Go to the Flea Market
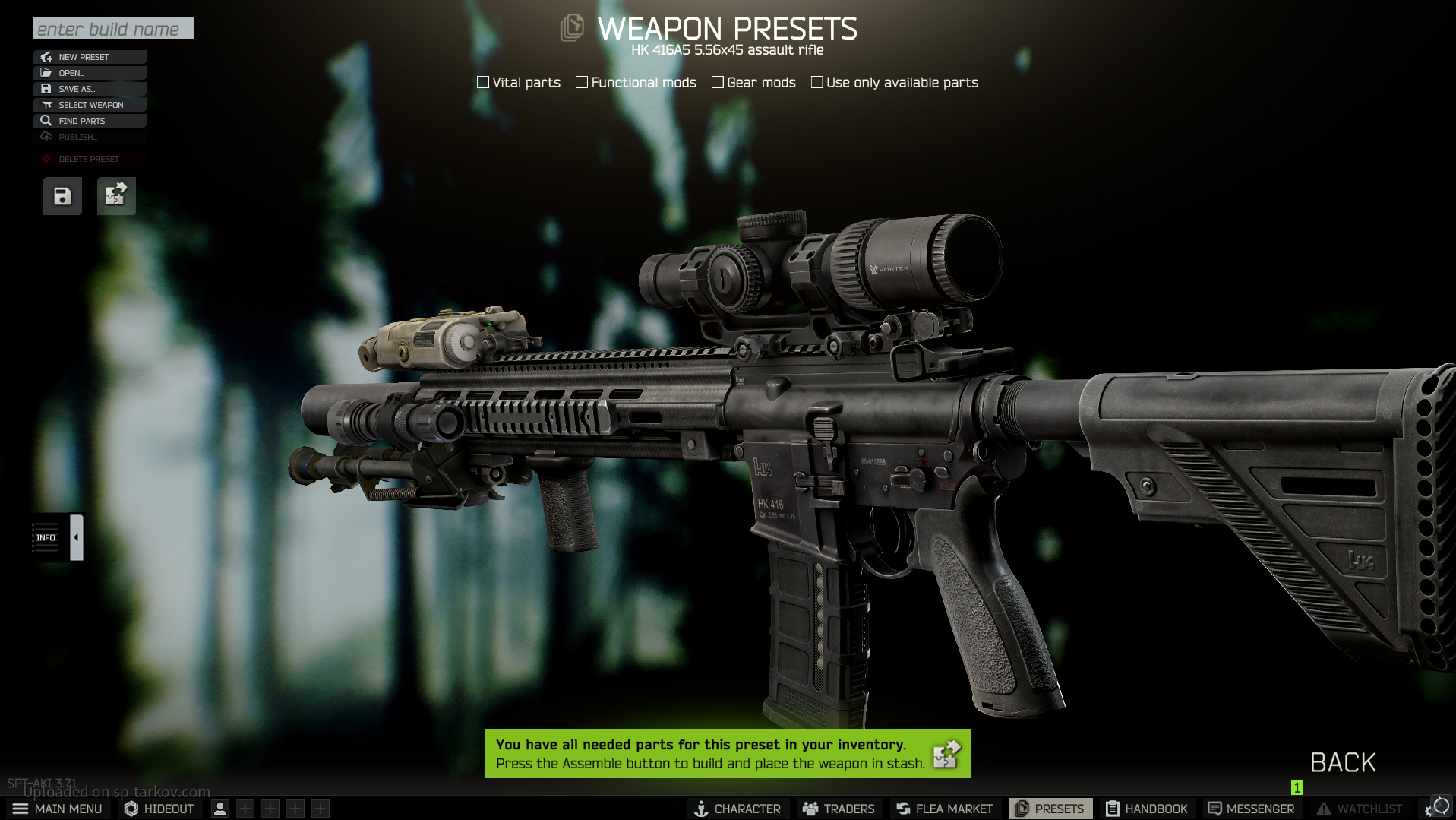 pos(945,809)
